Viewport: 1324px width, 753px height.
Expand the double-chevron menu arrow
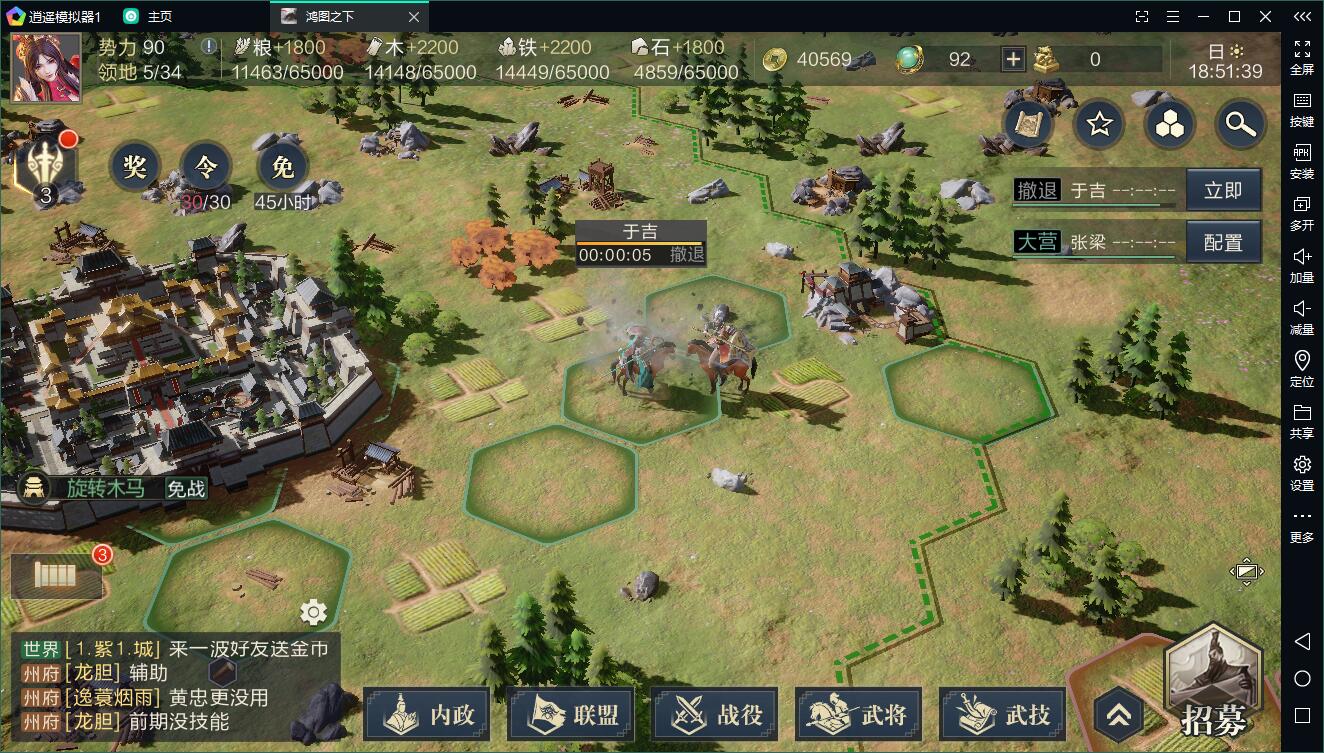[x=1119, y=714]
